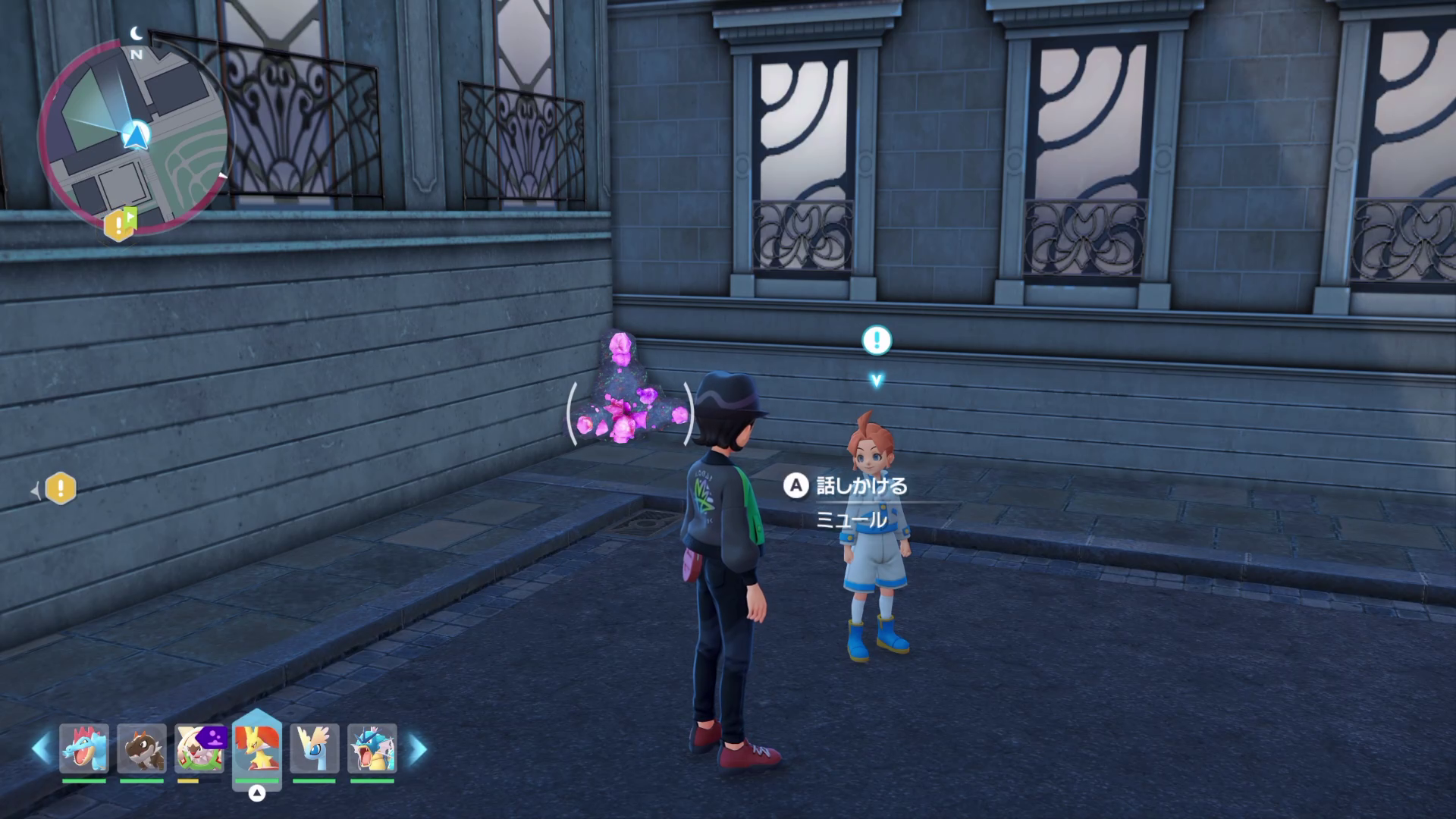Choose the Tyrunt party slot
This screenshot has height=819, width=1456.
pos(142,748)
